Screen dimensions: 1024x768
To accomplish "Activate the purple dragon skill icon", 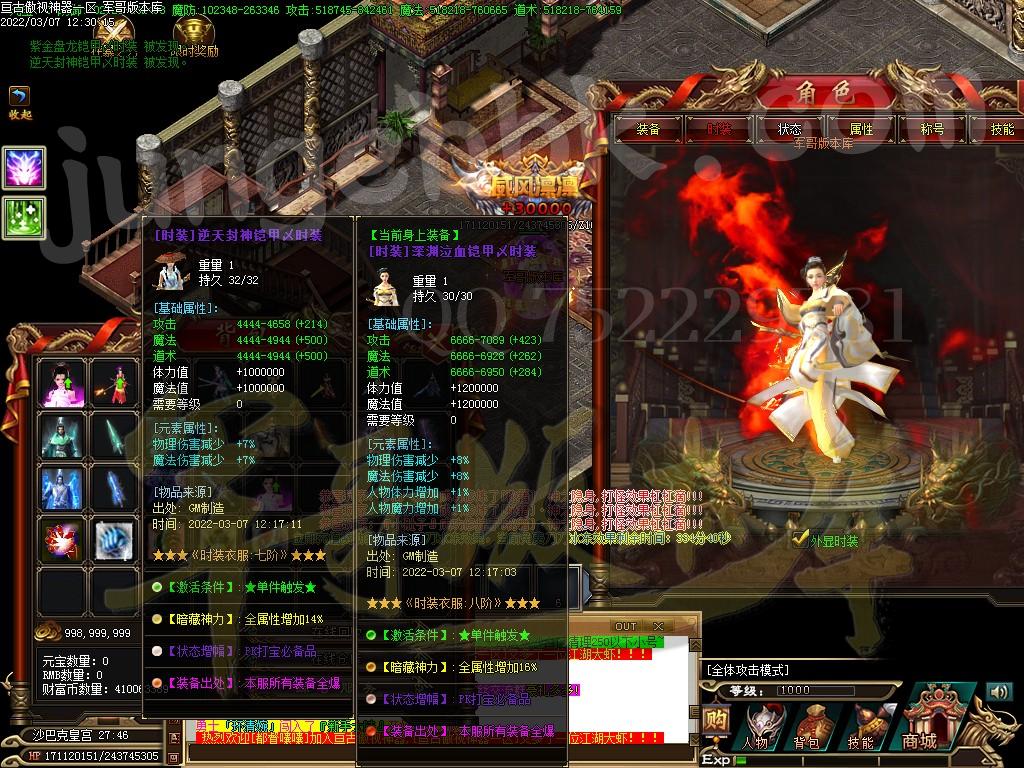I will tap(23, 168).
